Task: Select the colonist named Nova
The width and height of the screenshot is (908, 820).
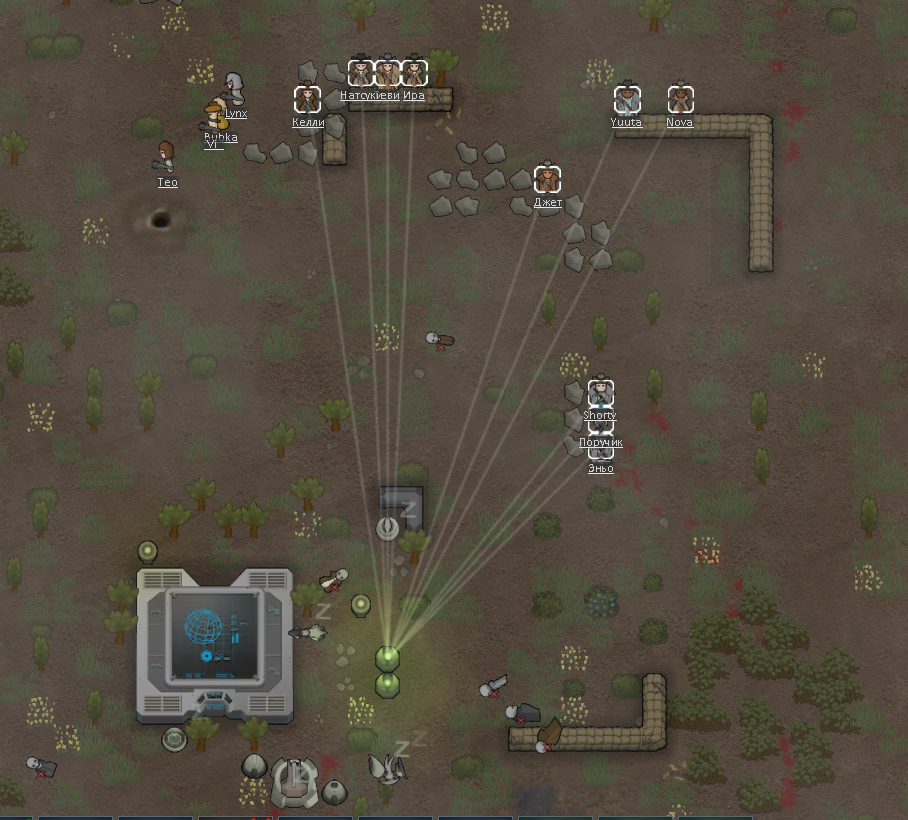Action: click(x=680, y=100)
